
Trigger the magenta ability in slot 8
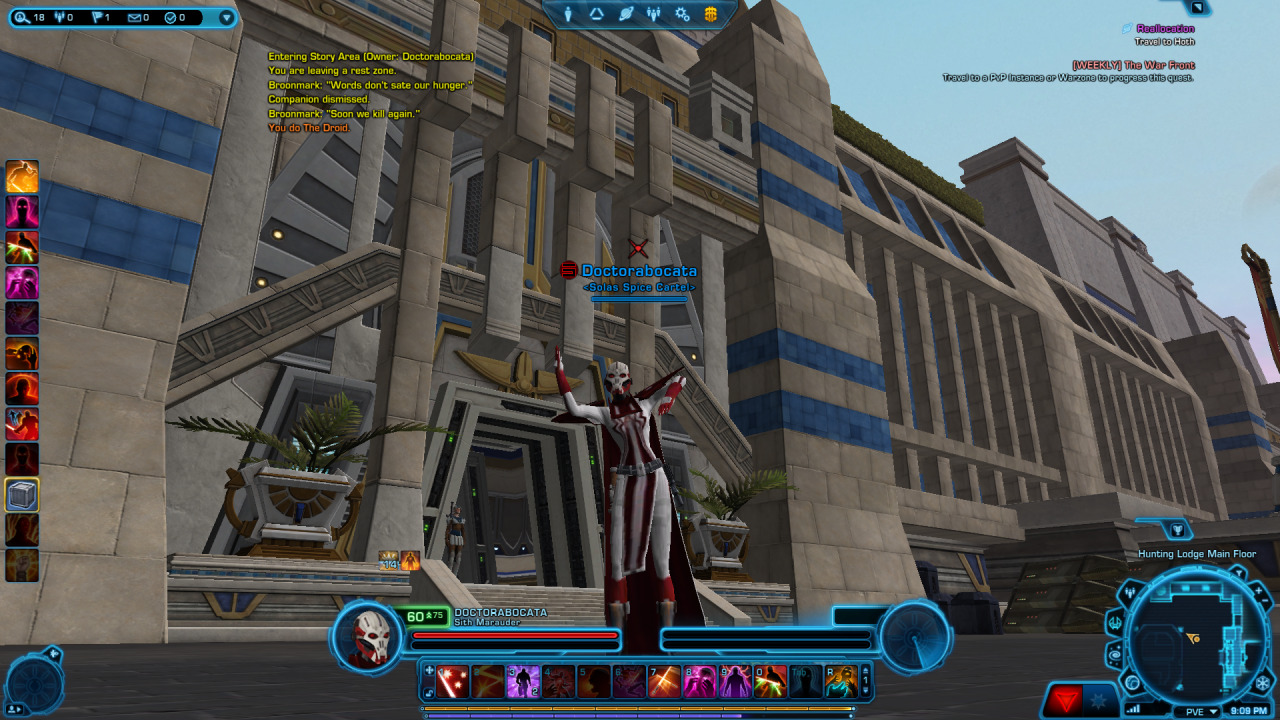(699, 681)
